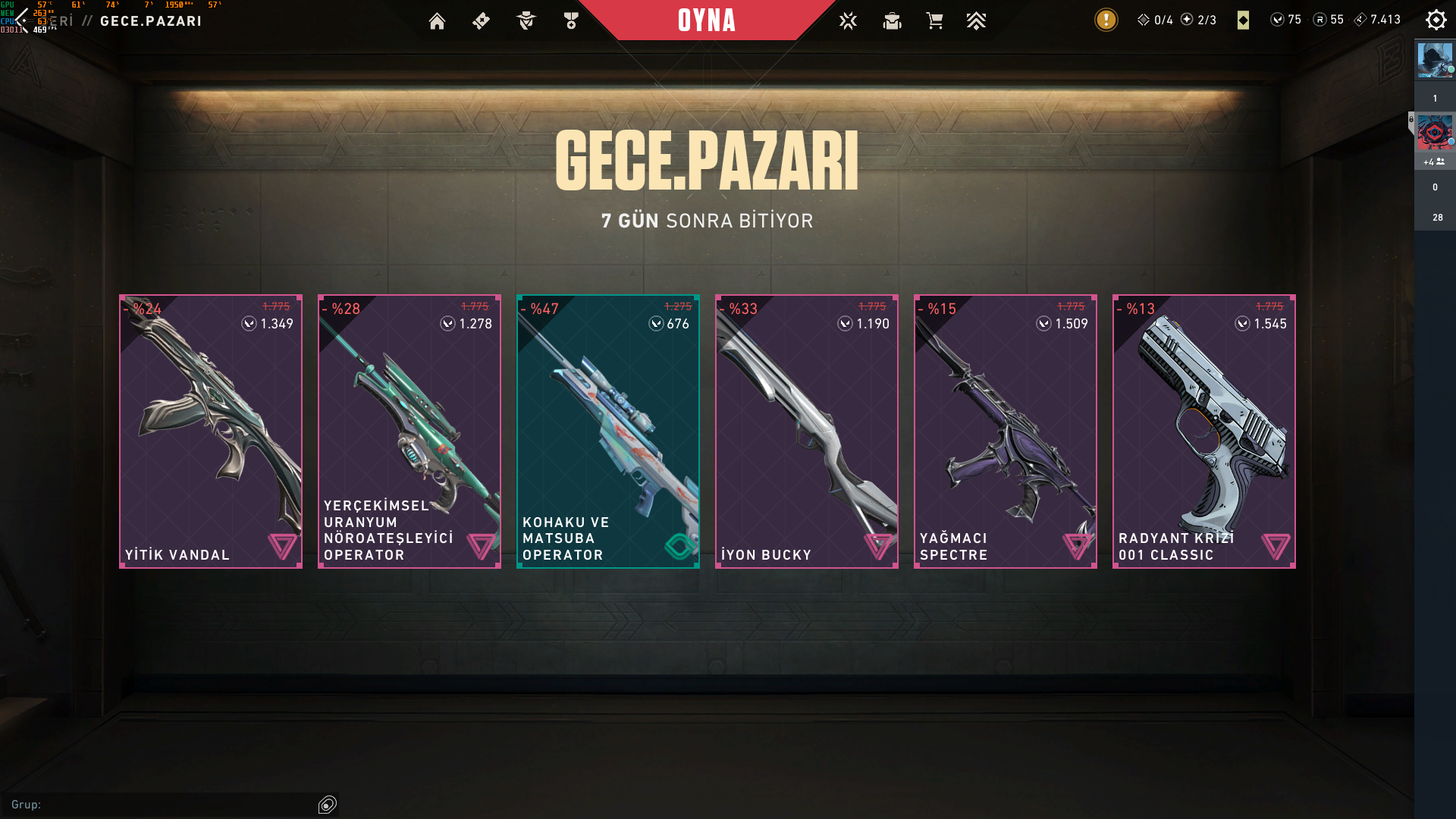
Task: Open the chat bubble icon beside Grup
Action: coord(328,805)
